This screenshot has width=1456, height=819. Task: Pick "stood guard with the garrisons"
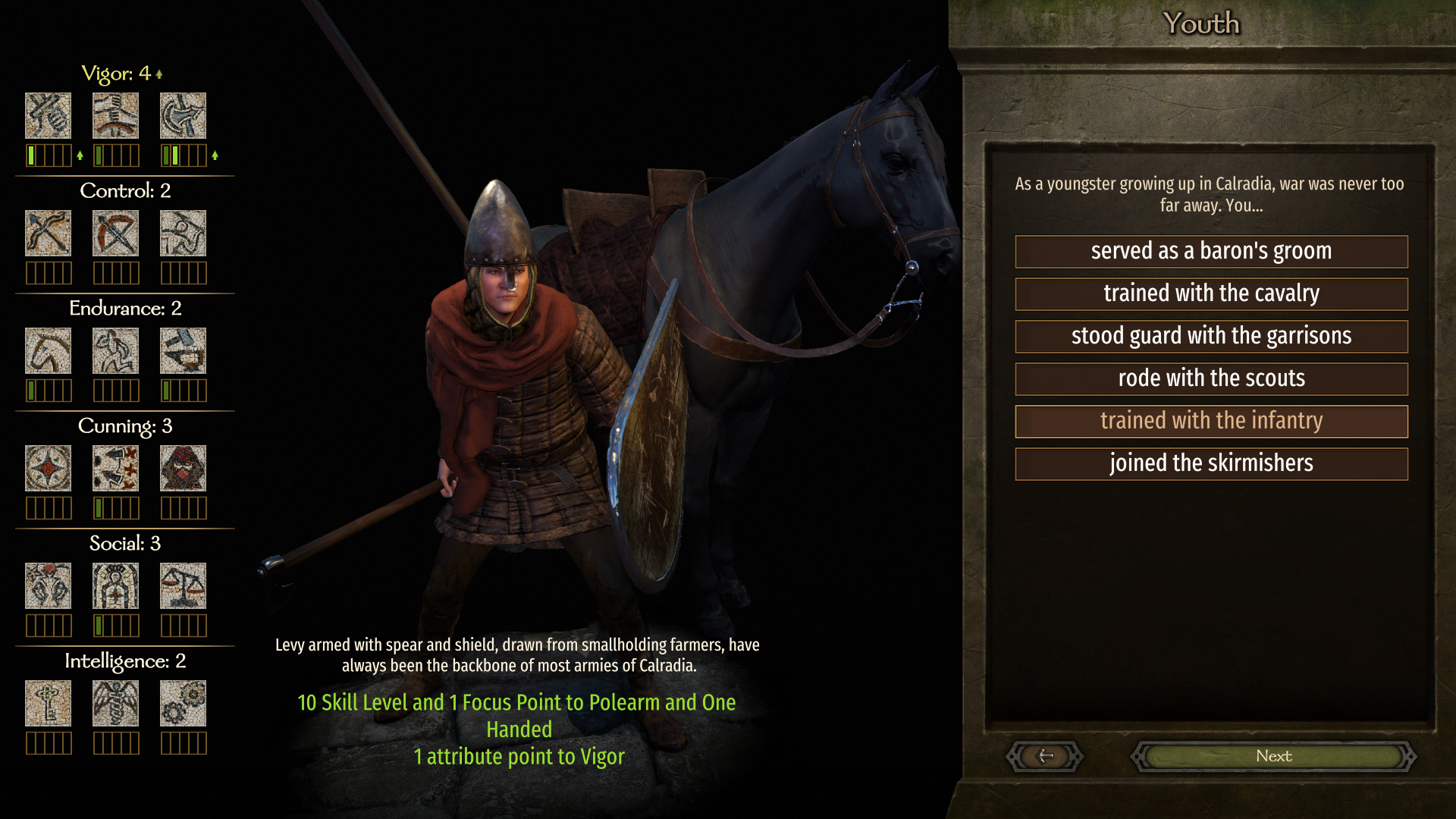point(1211,336)
